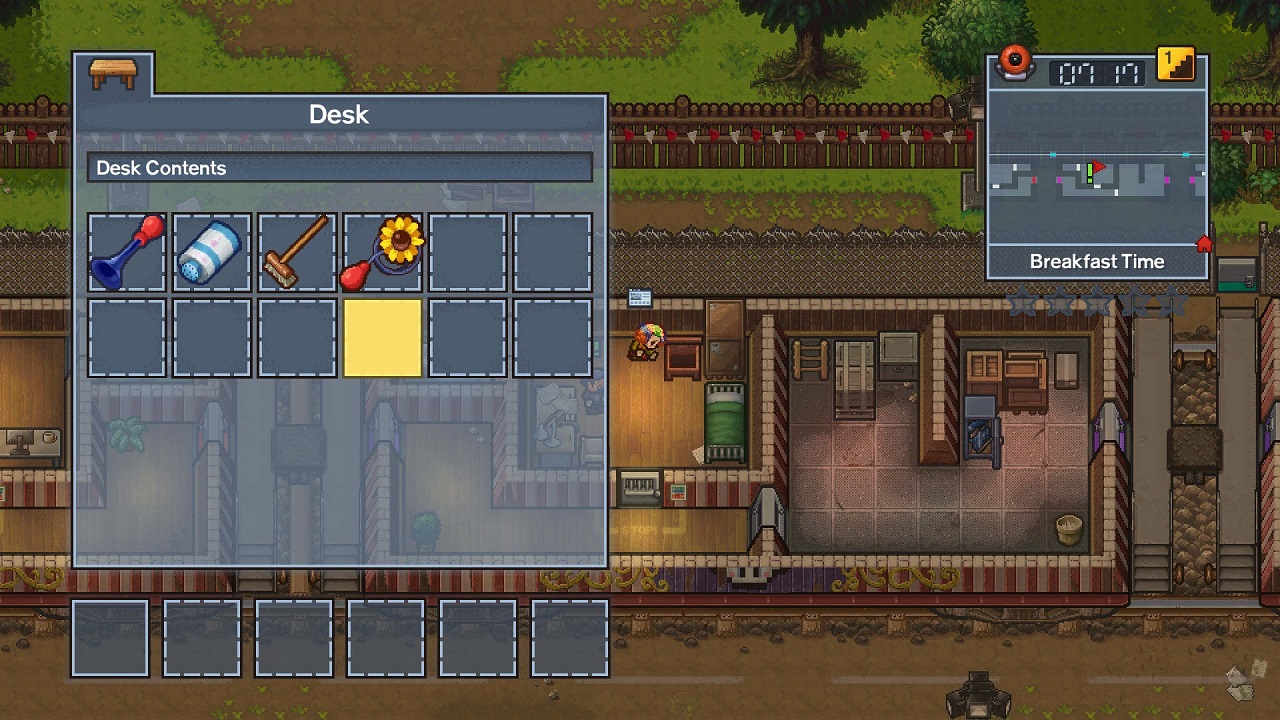Click the red flag waypoint on the minimap
Image resolution: width=1280 pixels, height=720 pixels.
[1100, 166]
